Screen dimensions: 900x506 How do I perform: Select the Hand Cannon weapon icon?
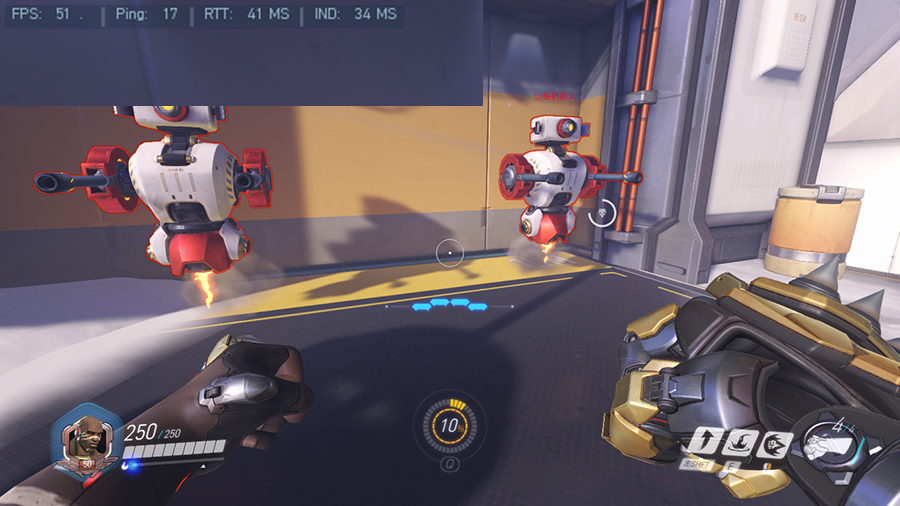(x=830, y=446)
